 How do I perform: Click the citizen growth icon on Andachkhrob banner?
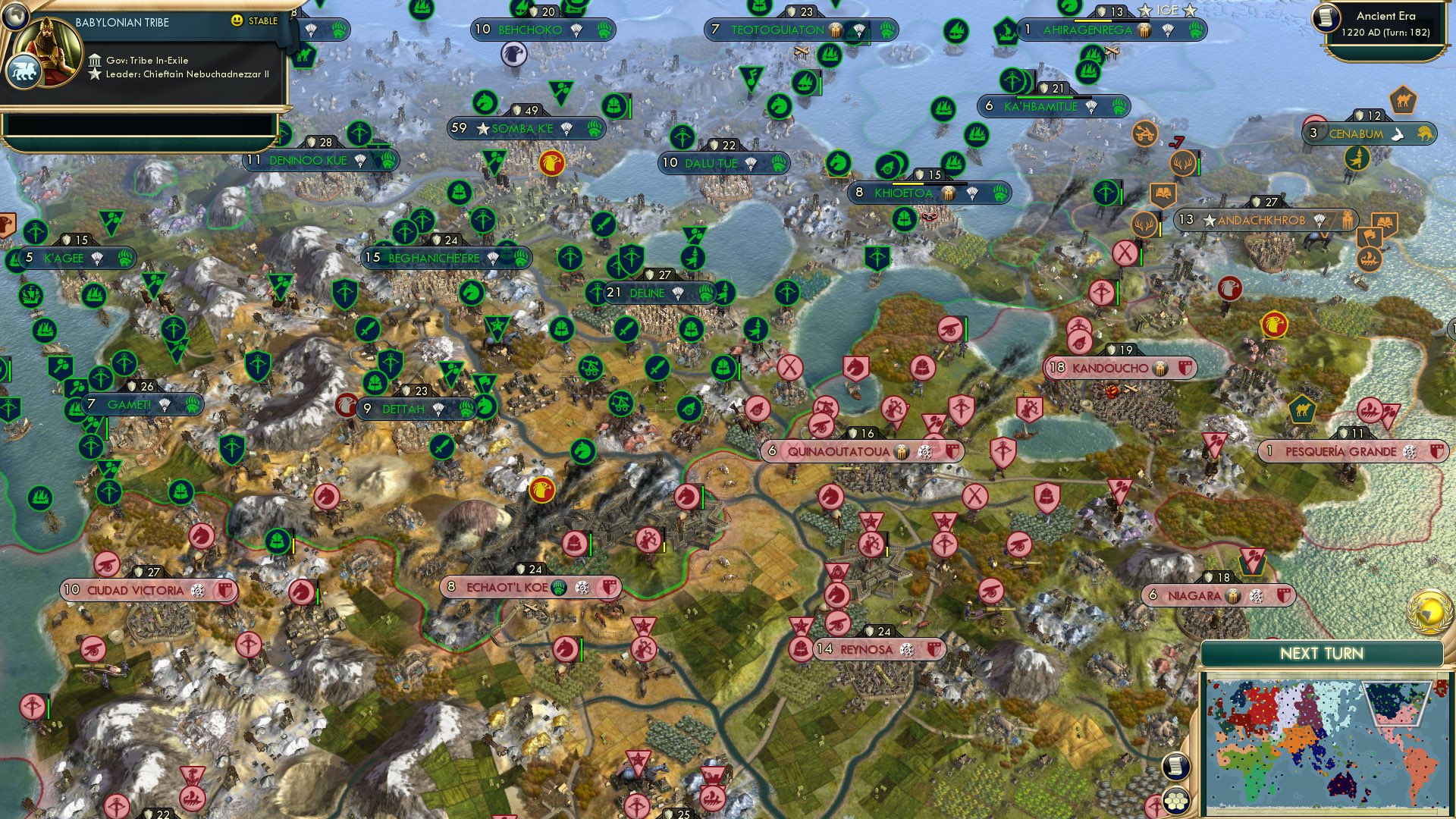(x=1348, y=221)
